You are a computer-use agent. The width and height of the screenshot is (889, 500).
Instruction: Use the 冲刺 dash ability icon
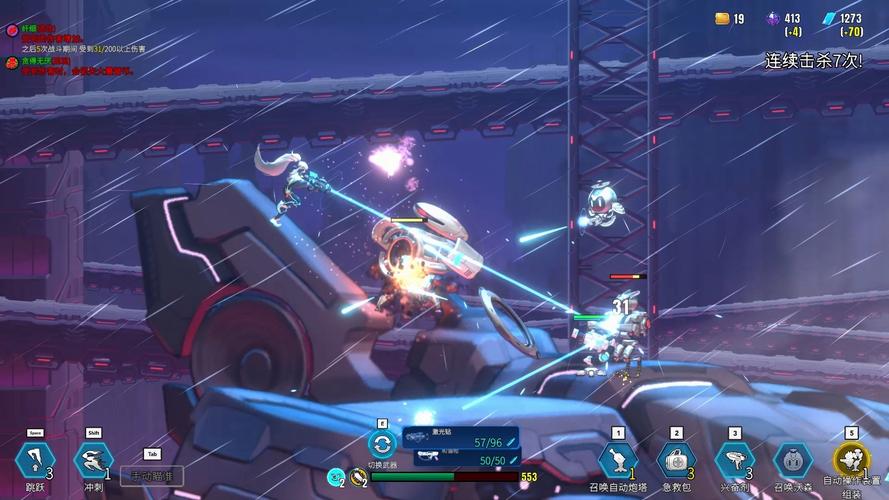(93, 460)
